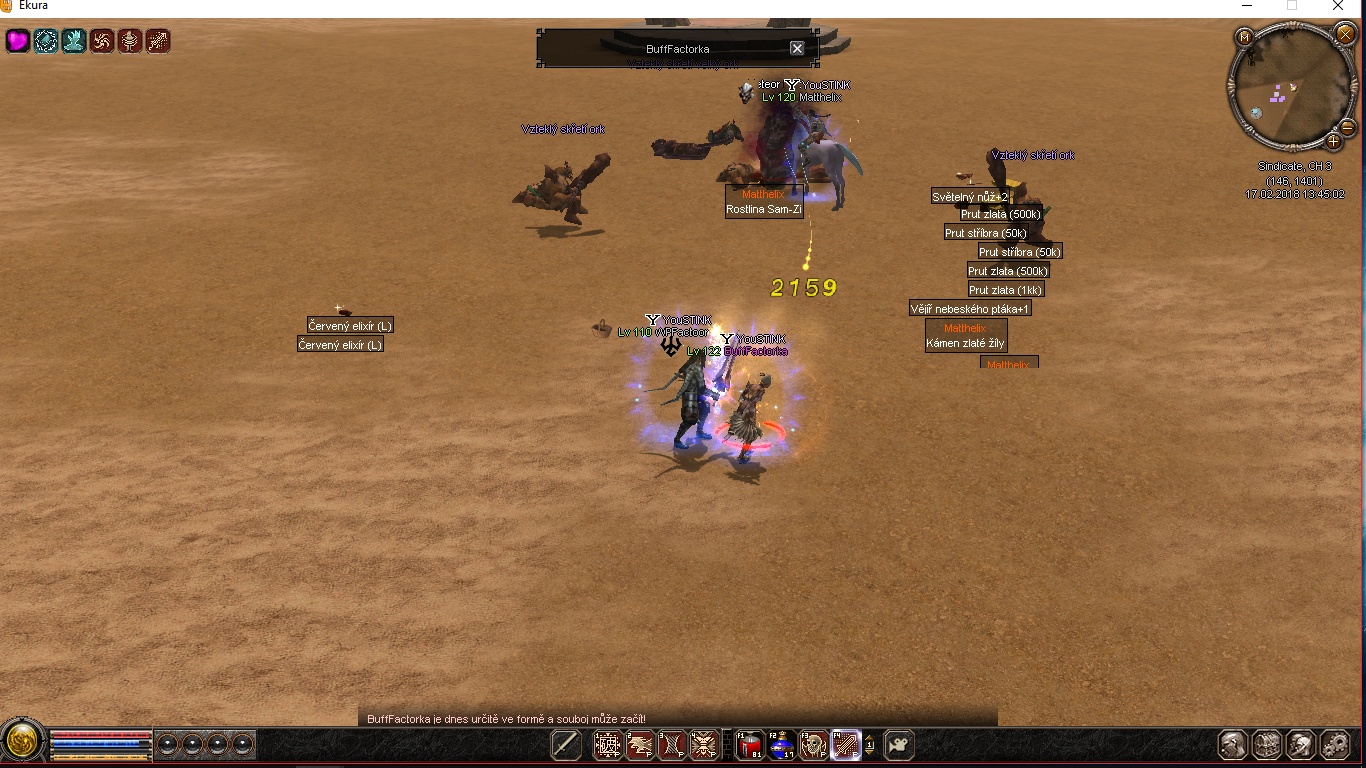Zoom out the minimap with minus button
The width and height of the screenshot is (1366, 768).
[x=1345, y=127]
